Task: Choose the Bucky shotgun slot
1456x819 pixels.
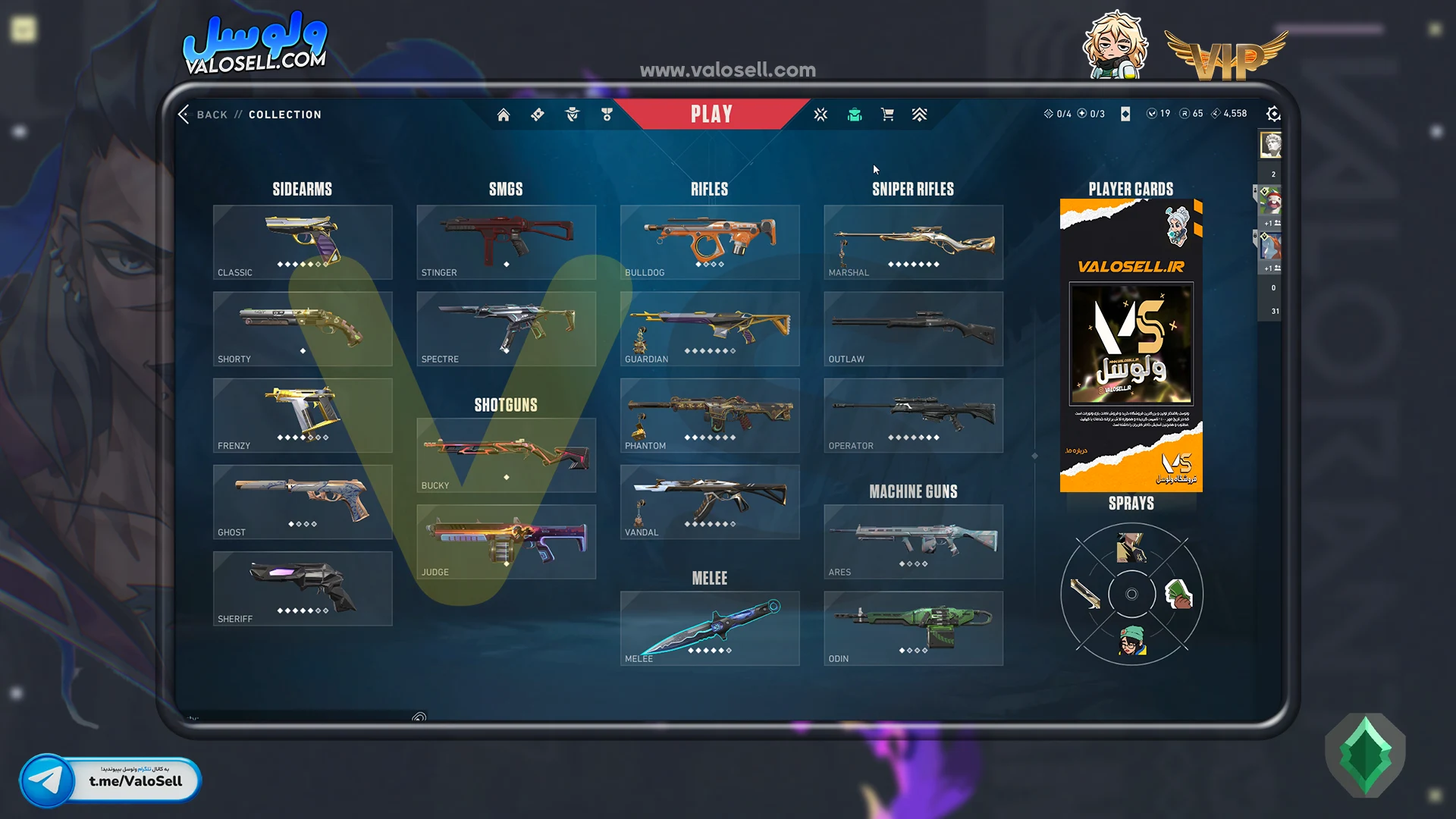Action: point(506,455)
